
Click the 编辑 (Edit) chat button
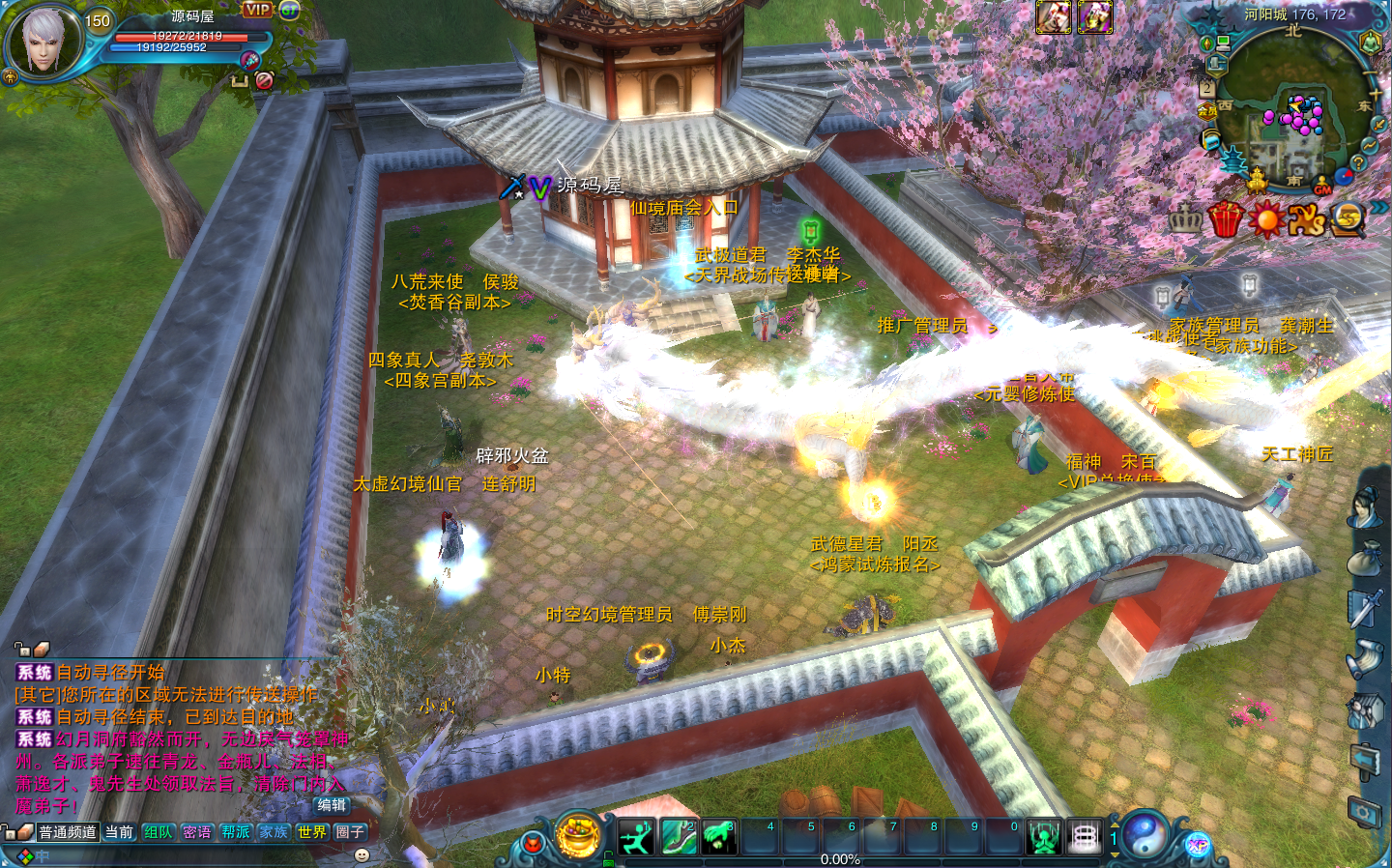(x=331, y=805)
